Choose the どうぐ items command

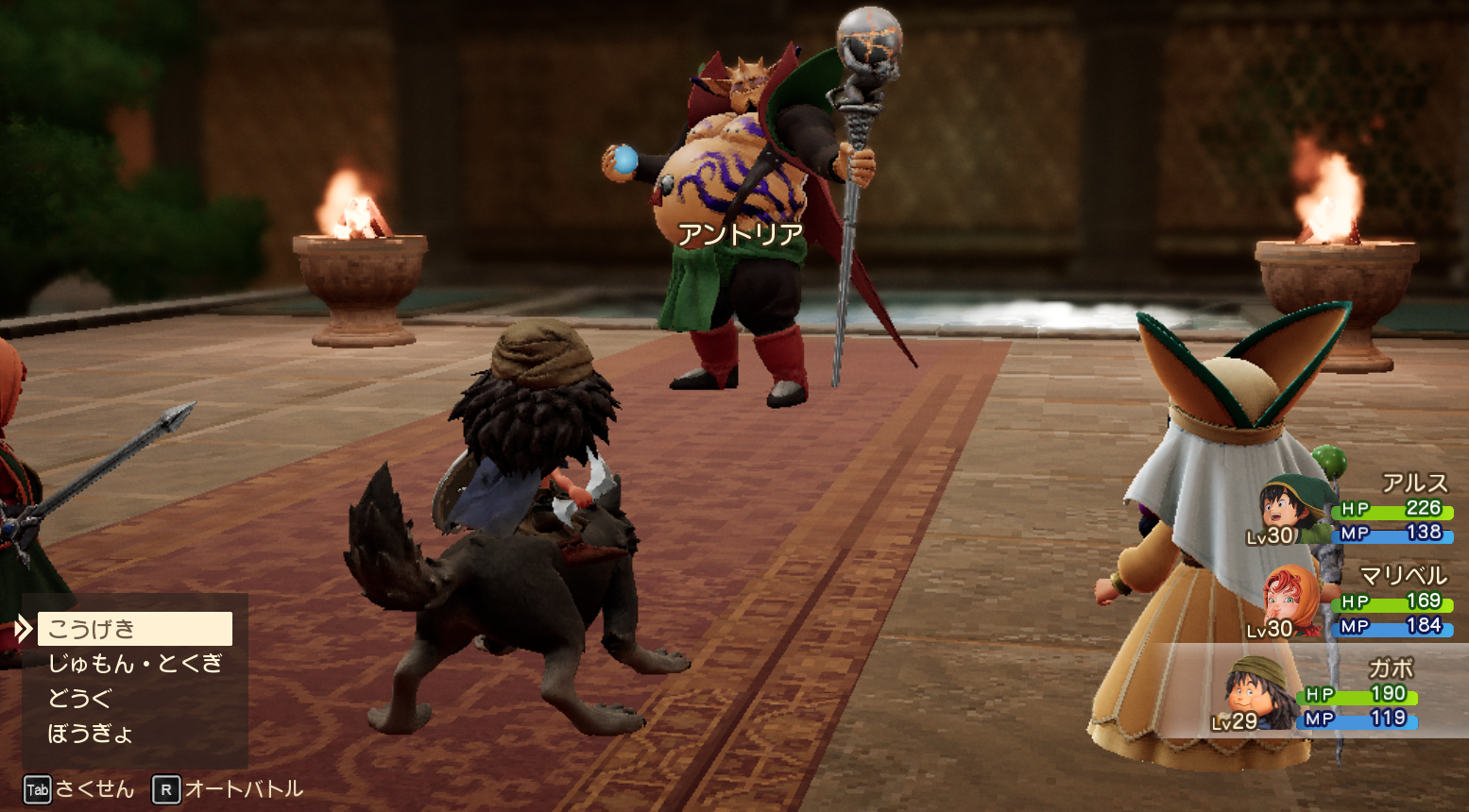click(81, 699)
